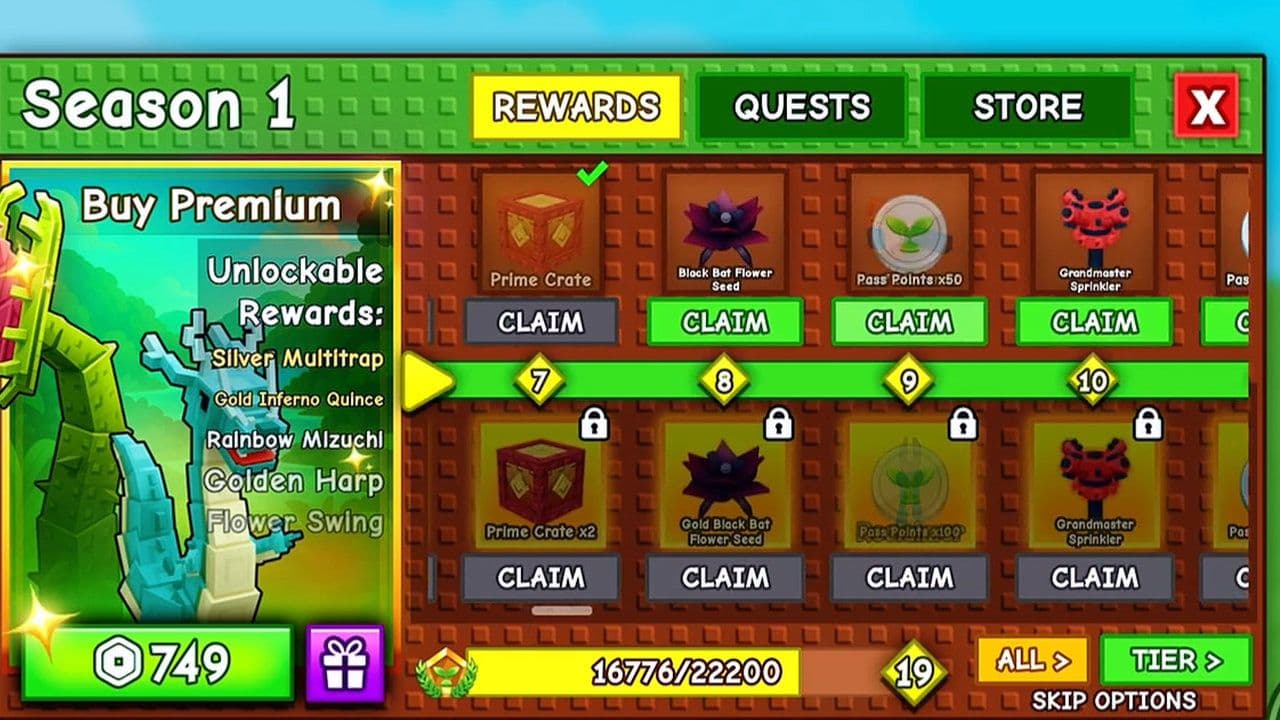Click the yellow arrow on the tier track

pyautogui.click(x=426, y=381)
